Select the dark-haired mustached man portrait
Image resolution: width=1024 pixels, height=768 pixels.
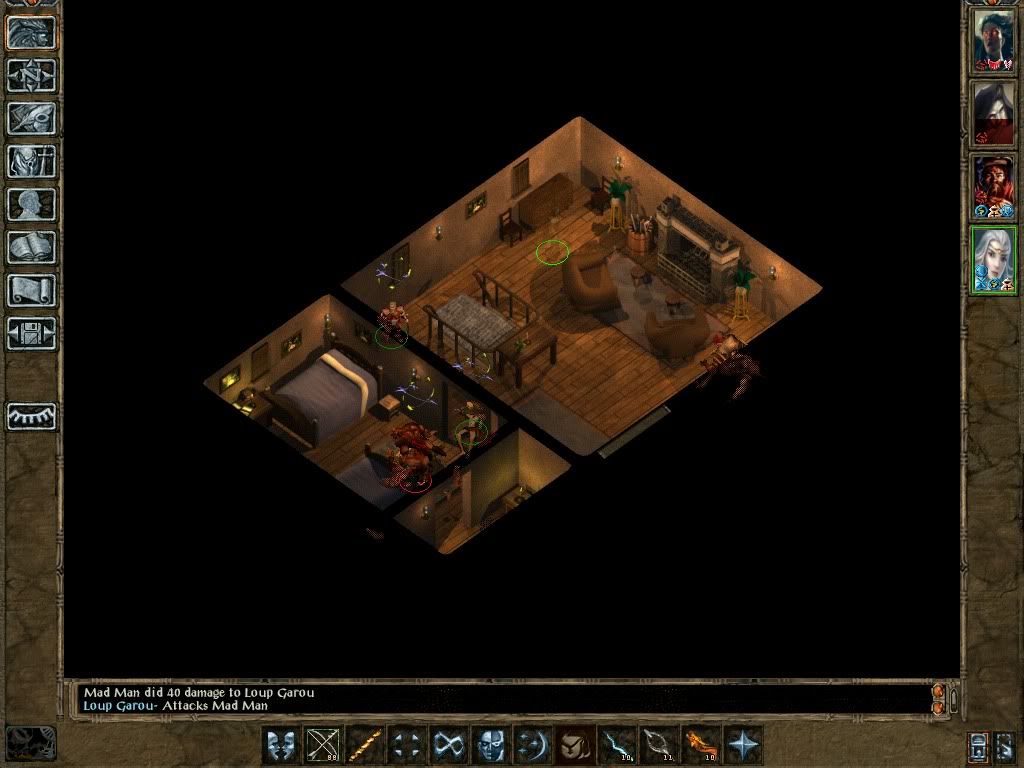coord(994,42)
